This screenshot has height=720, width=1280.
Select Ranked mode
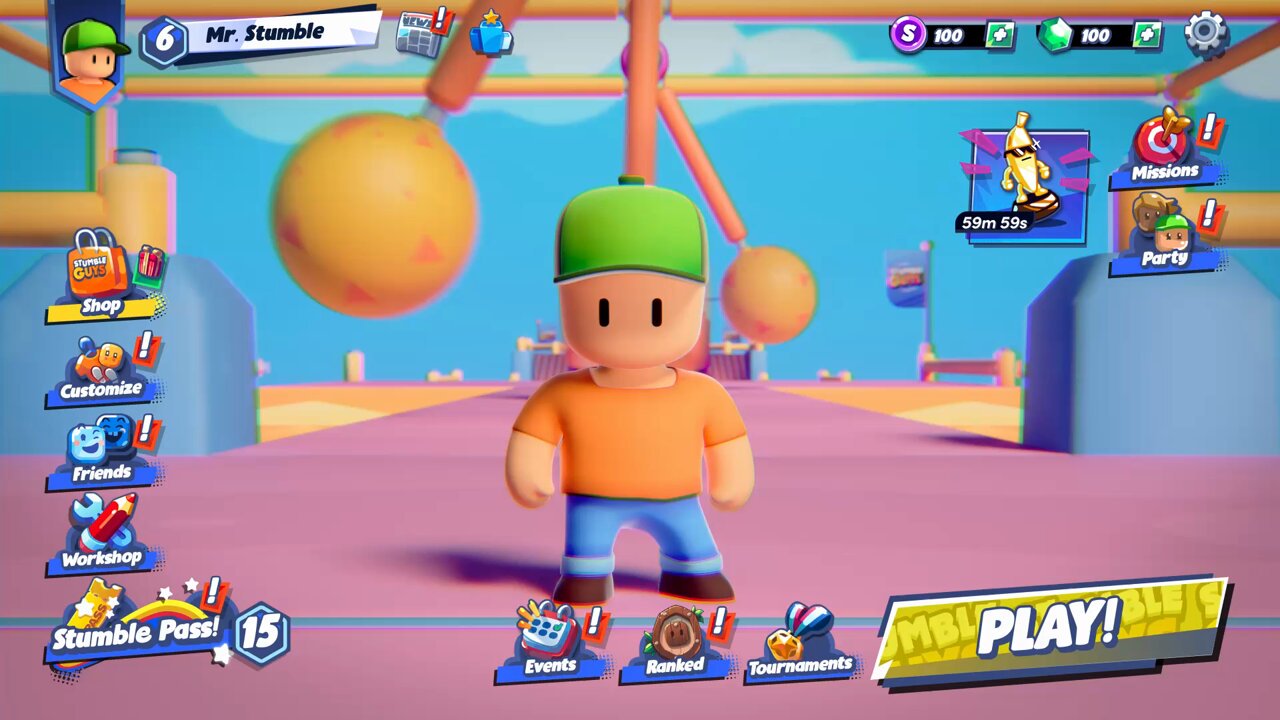(675, 644)
